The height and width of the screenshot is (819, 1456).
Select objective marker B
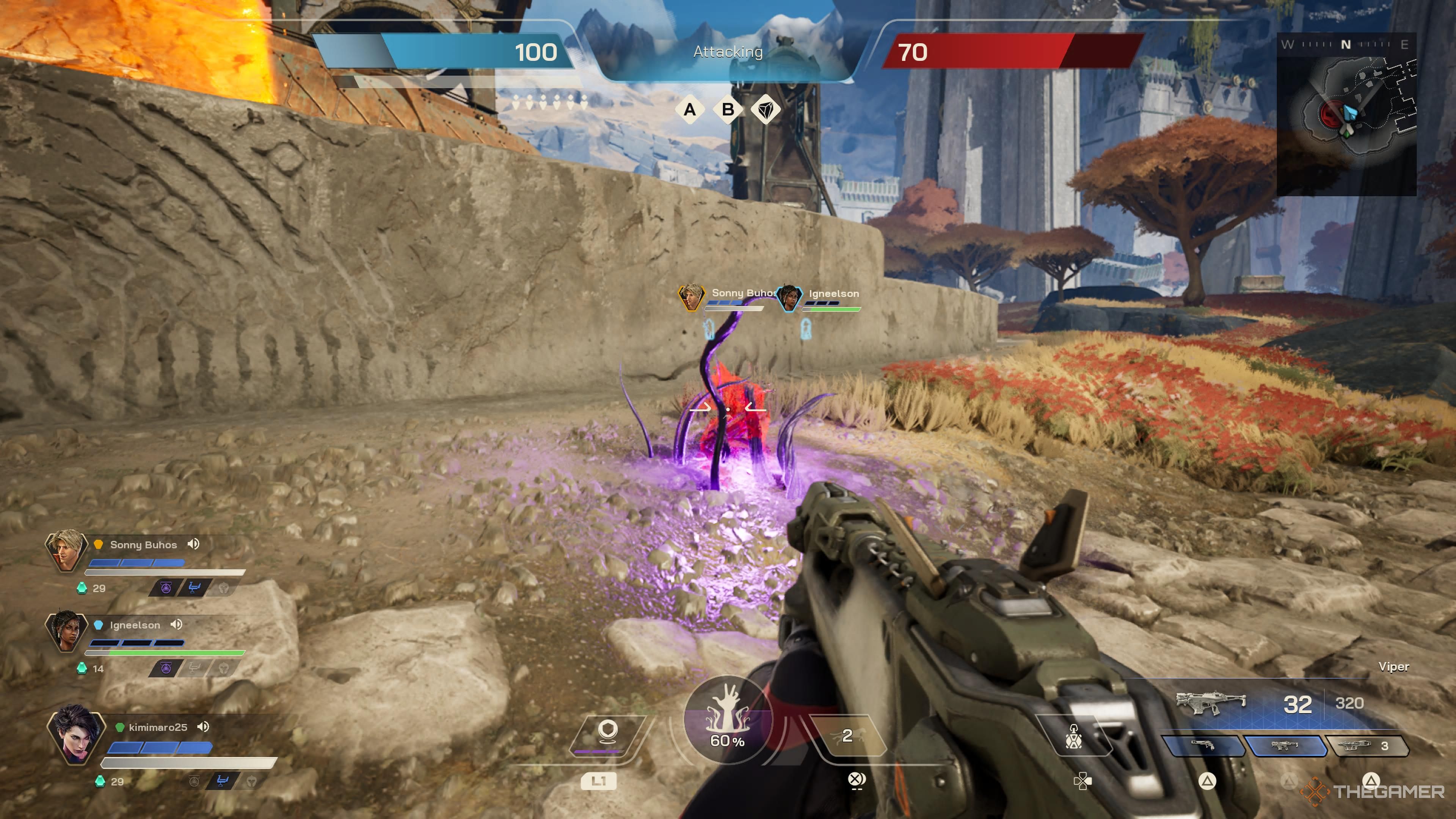(728, 110)
